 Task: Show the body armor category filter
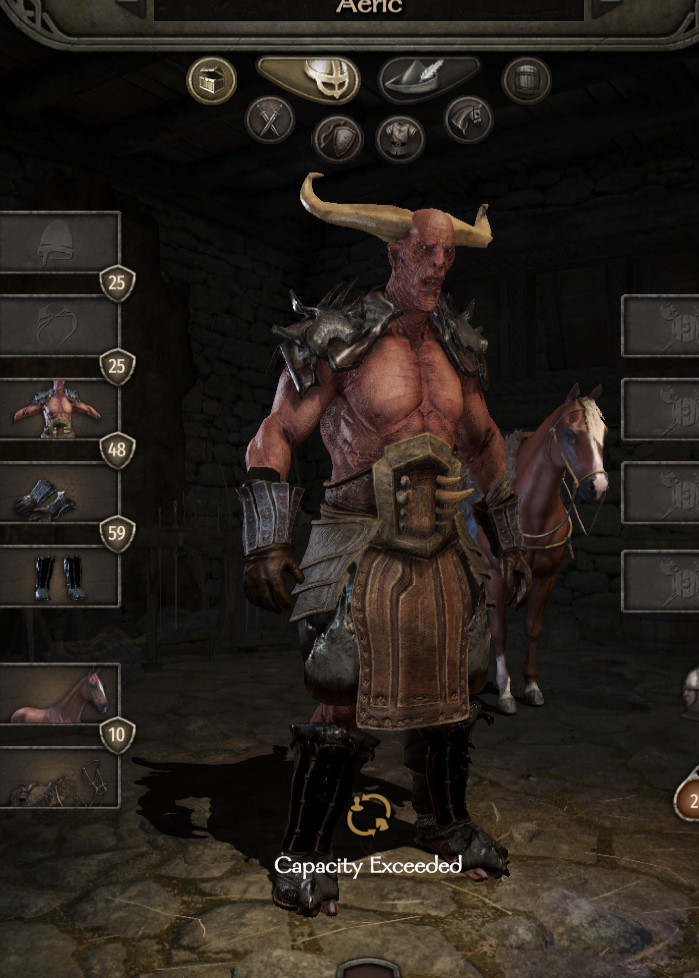tap(400, 138)
